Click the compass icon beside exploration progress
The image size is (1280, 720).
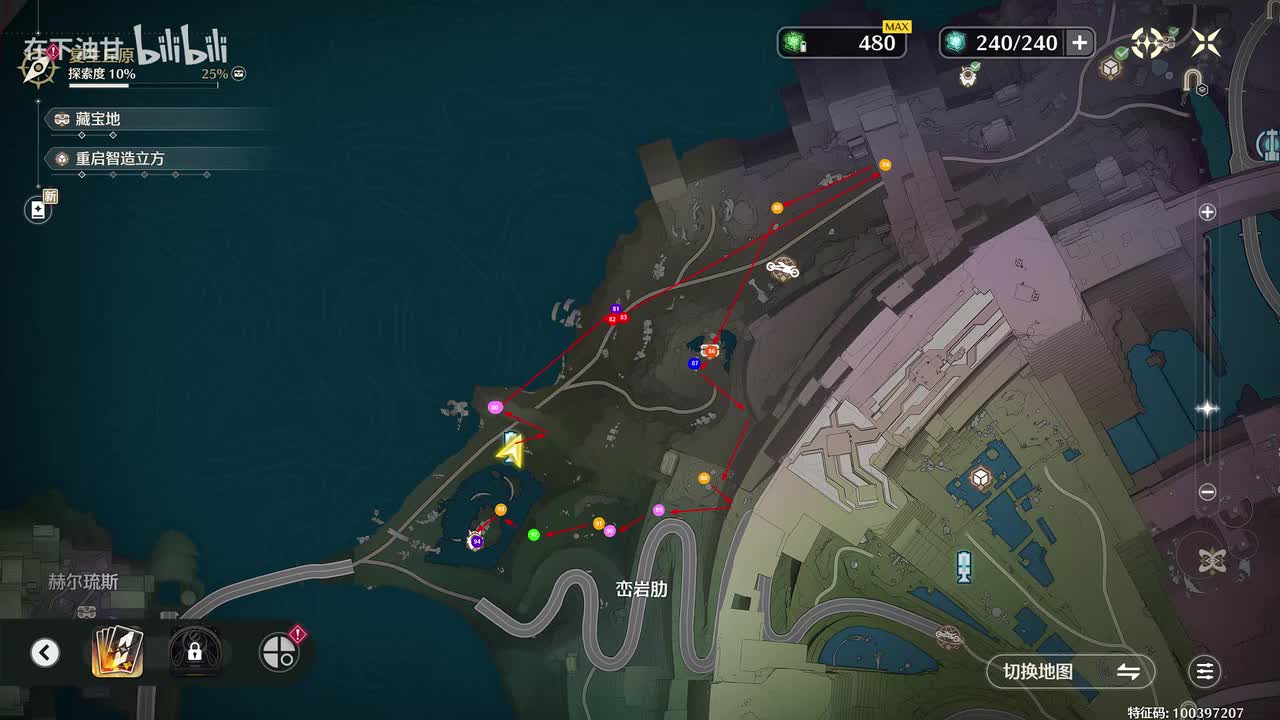tap(38, 68)
